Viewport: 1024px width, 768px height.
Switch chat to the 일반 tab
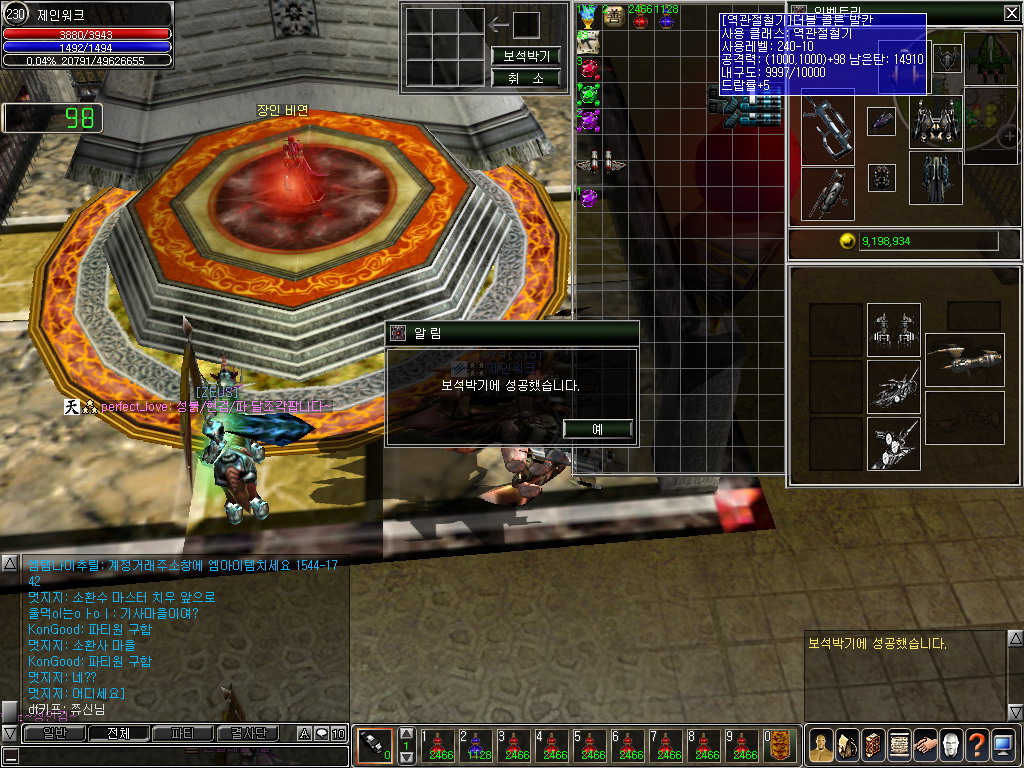[x=46, y=733]
